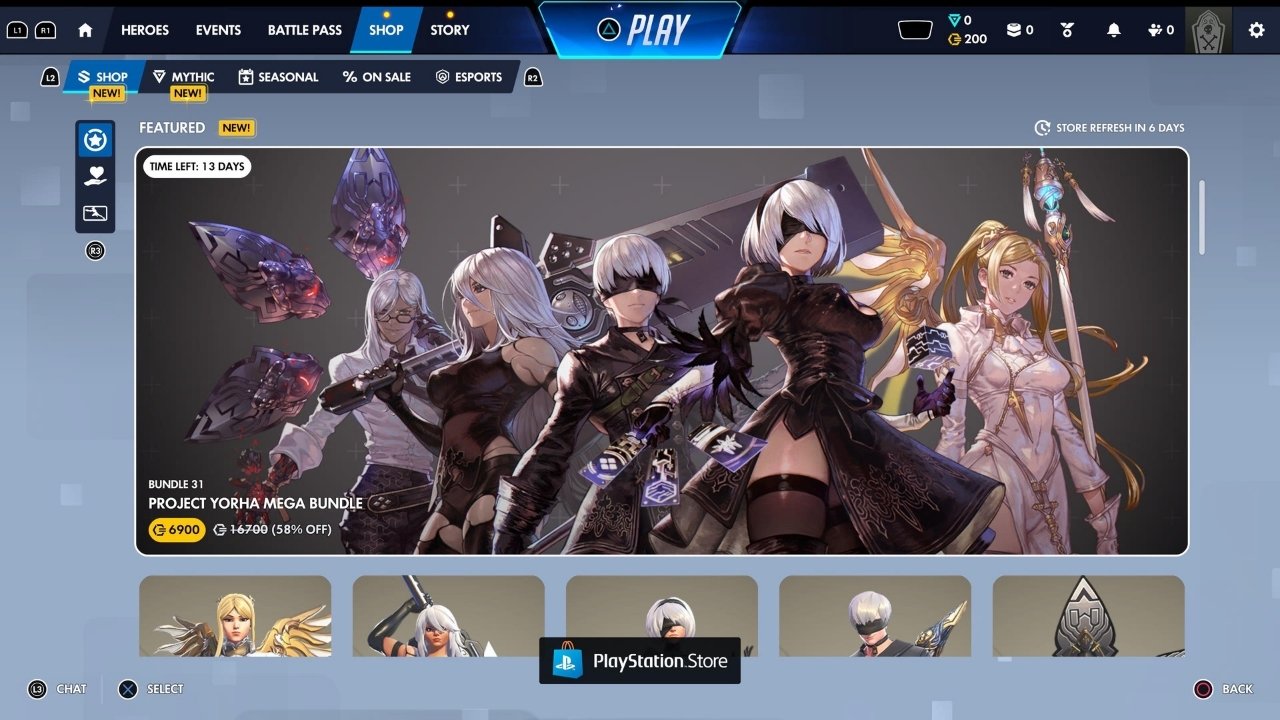
Task: Open the Heroes menu
Action: [145, 30]
